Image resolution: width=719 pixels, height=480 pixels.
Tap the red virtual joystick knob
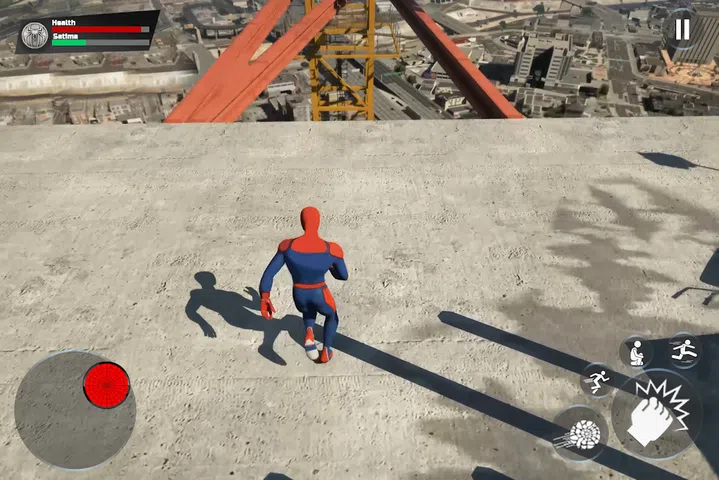[106, 385]
